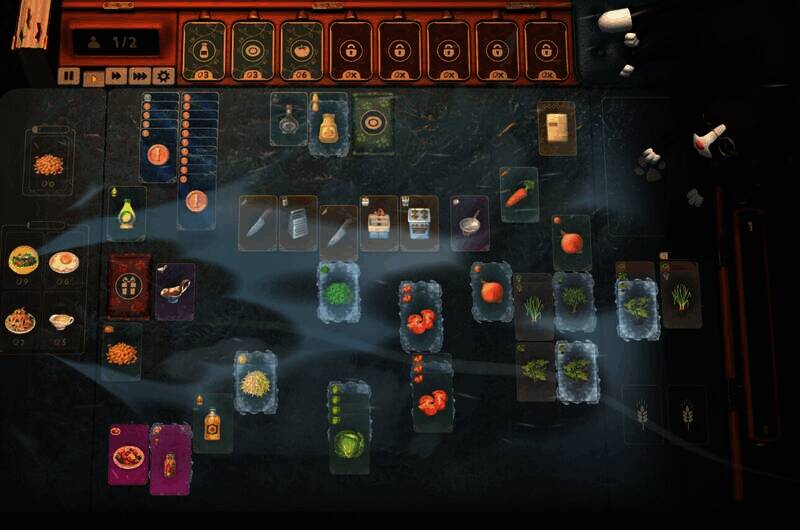The height and width of the screenshot is (530, 800).
Task: Open the red gift box card
Action: point(130,284)
